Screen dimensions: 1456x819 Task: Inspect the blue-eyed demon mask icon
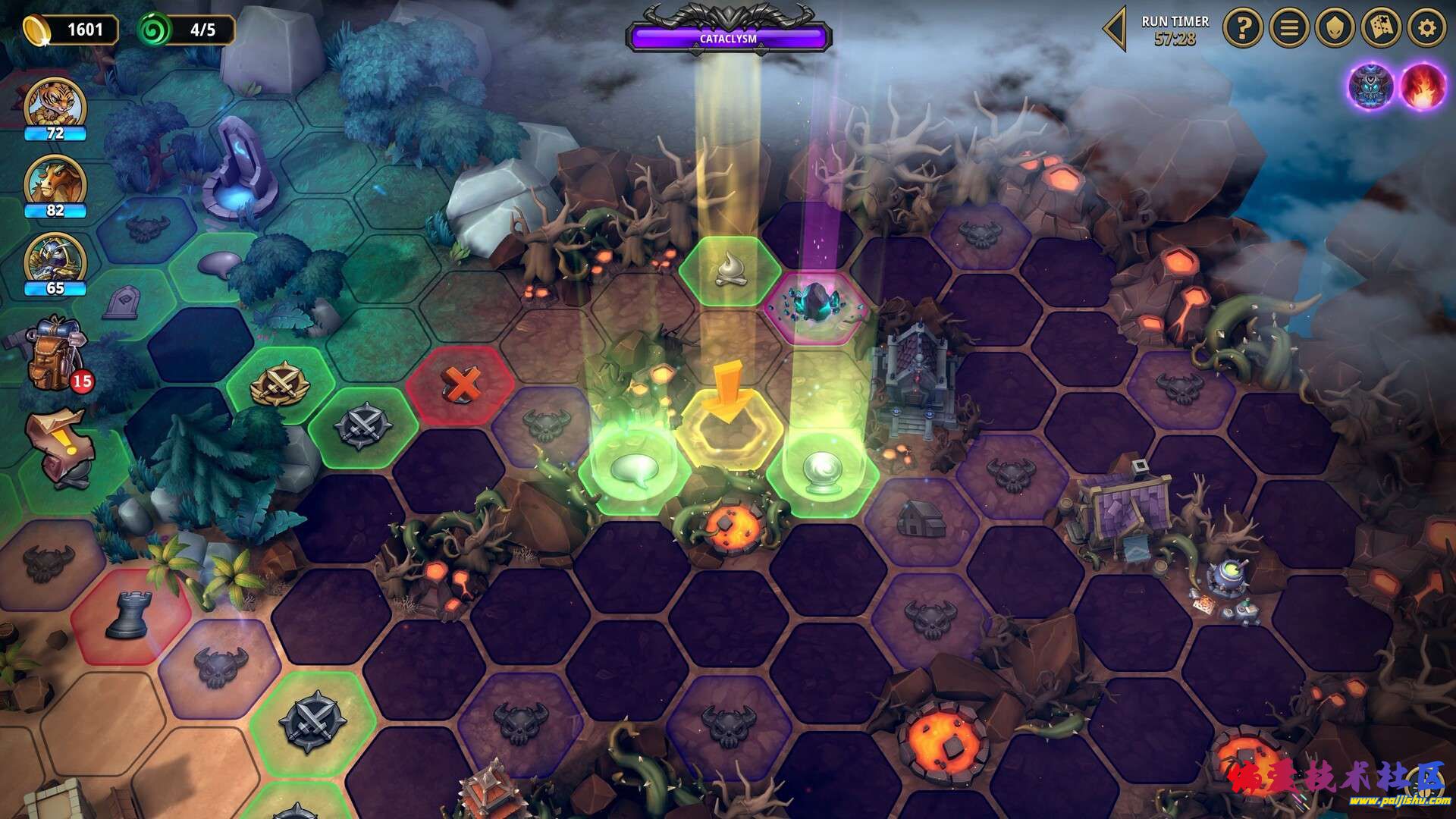point(1371,86)
